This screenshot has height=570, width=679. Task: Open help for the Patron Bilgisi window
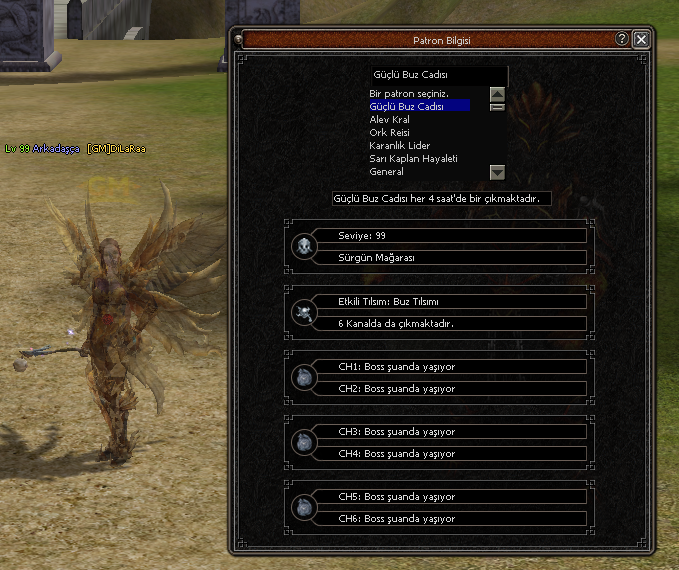pos(622,40)
